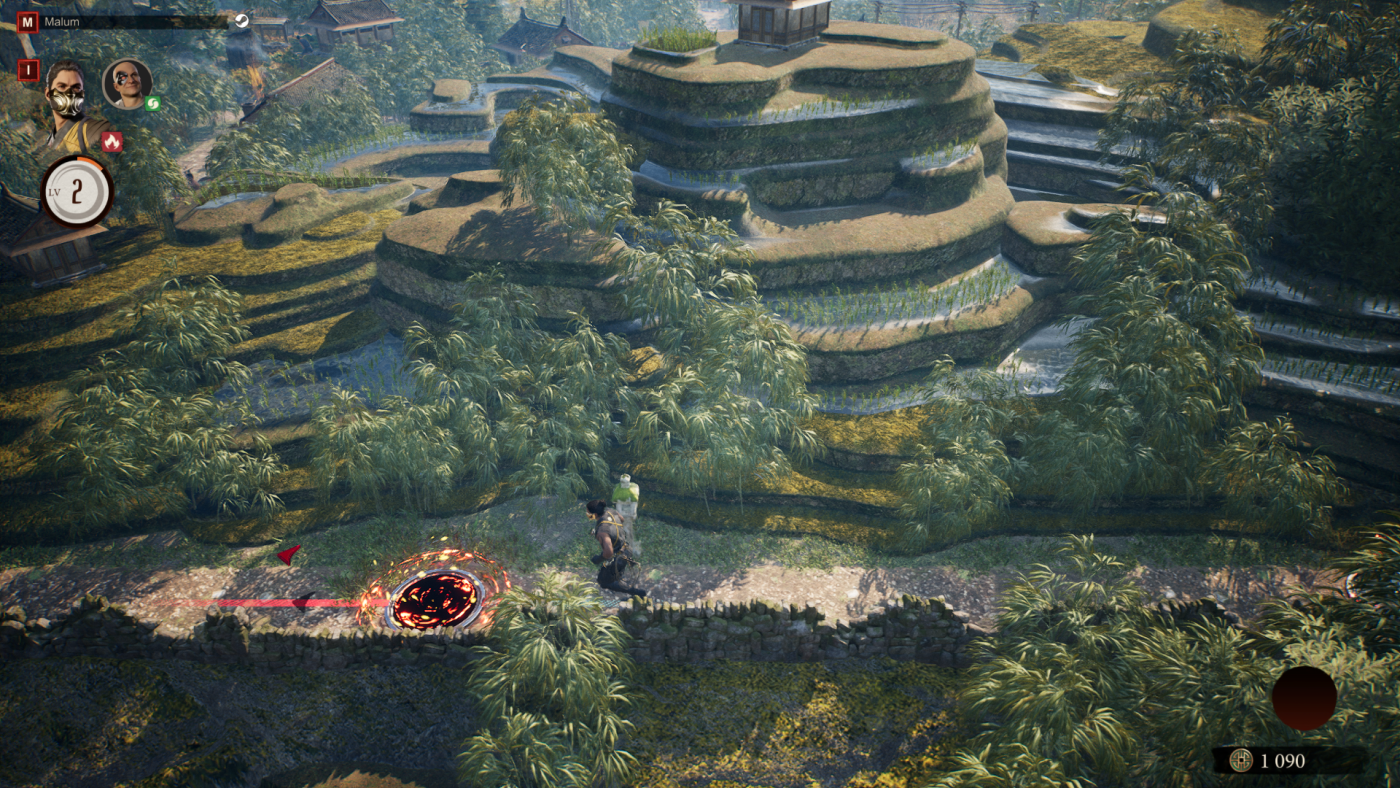1400x788 pixels.
Task: Click the green swirl badge on kameo
Action: 153,103
